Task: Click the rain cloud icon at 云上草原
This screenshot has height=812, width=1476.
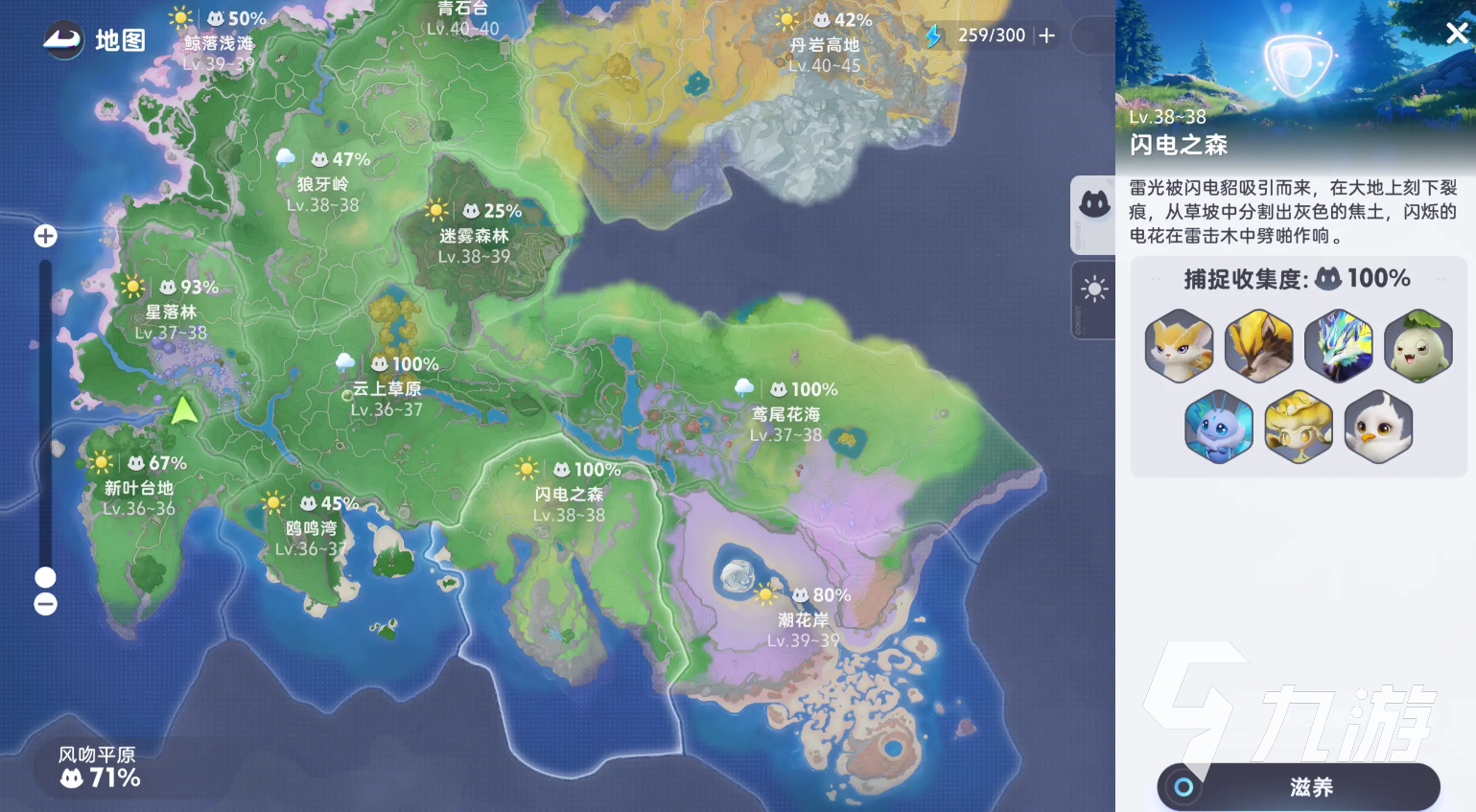Action: pyautogui.click(x=346, y=363)
